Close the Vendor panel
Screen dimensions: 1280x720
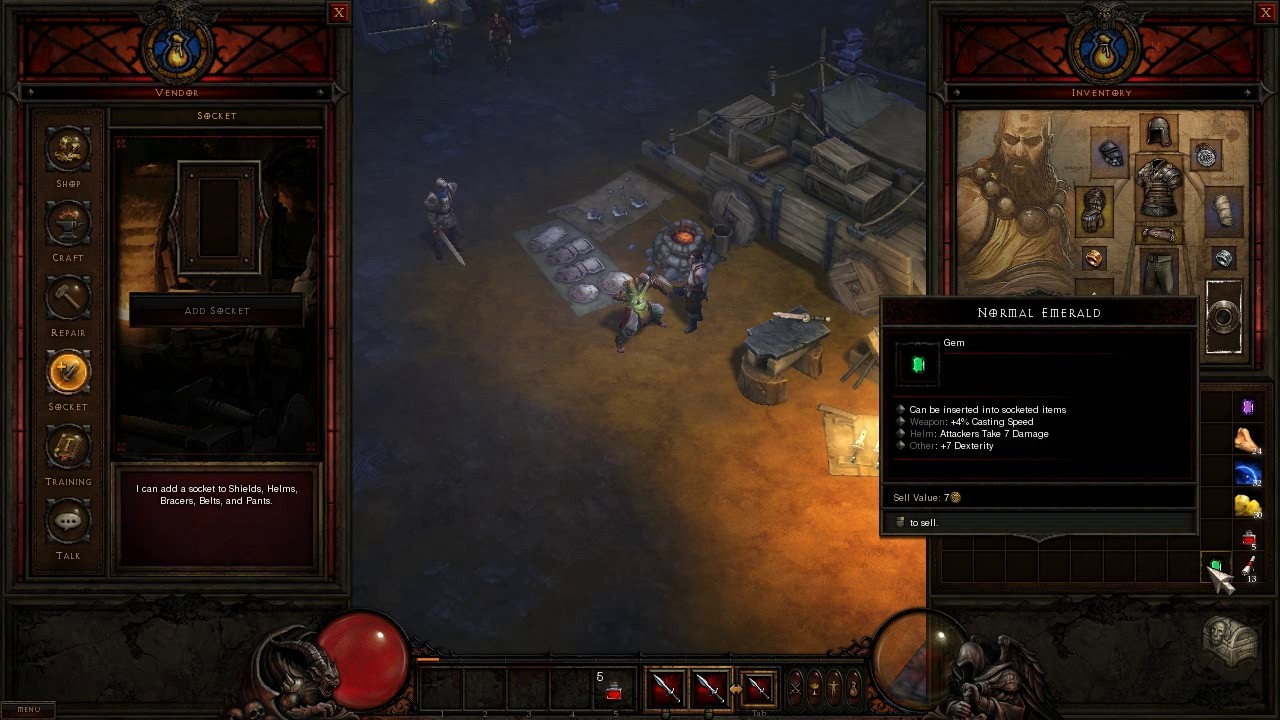[339, 13]
